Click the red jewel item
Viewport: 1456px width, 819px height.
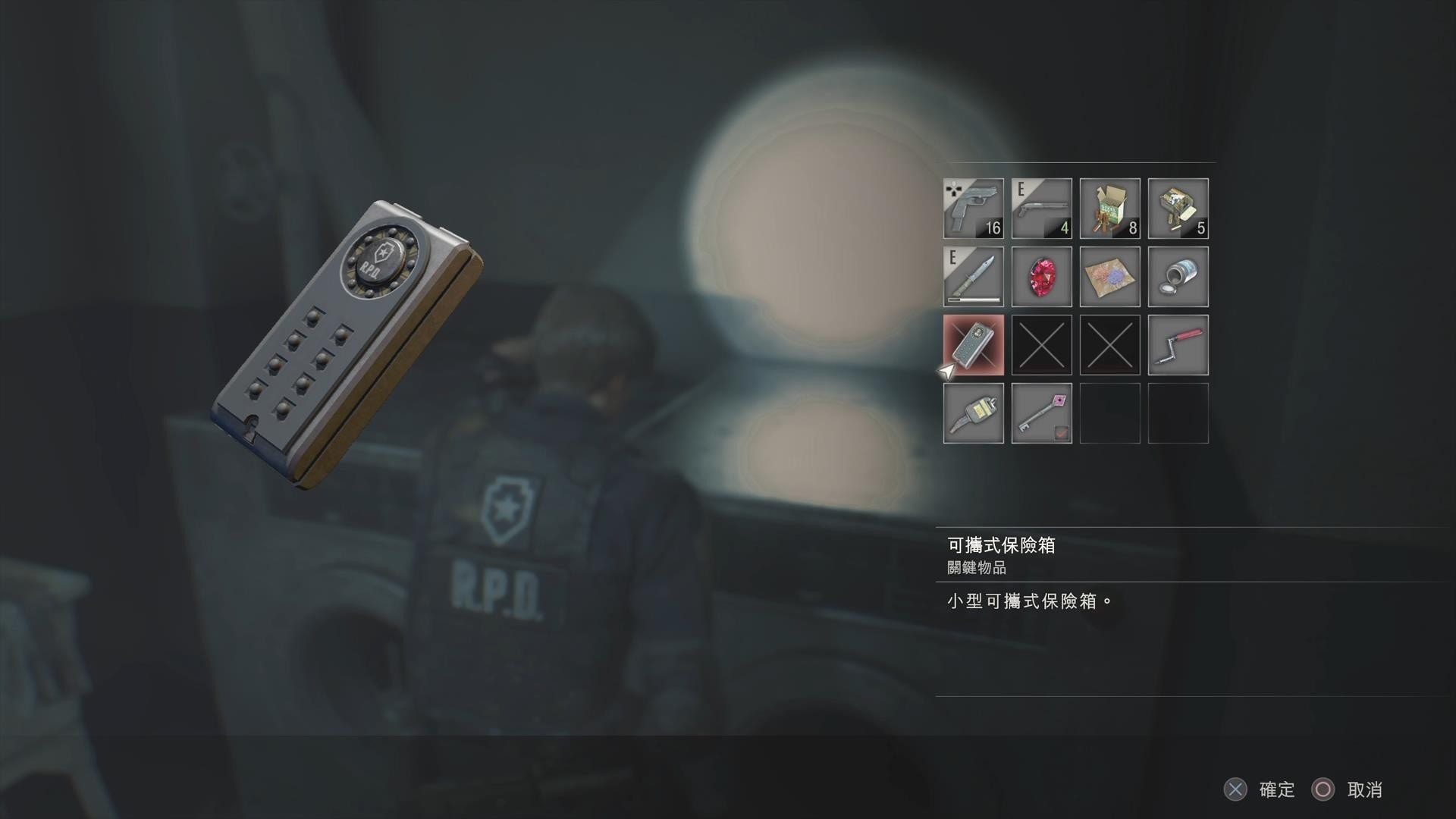click(1041, 277)
